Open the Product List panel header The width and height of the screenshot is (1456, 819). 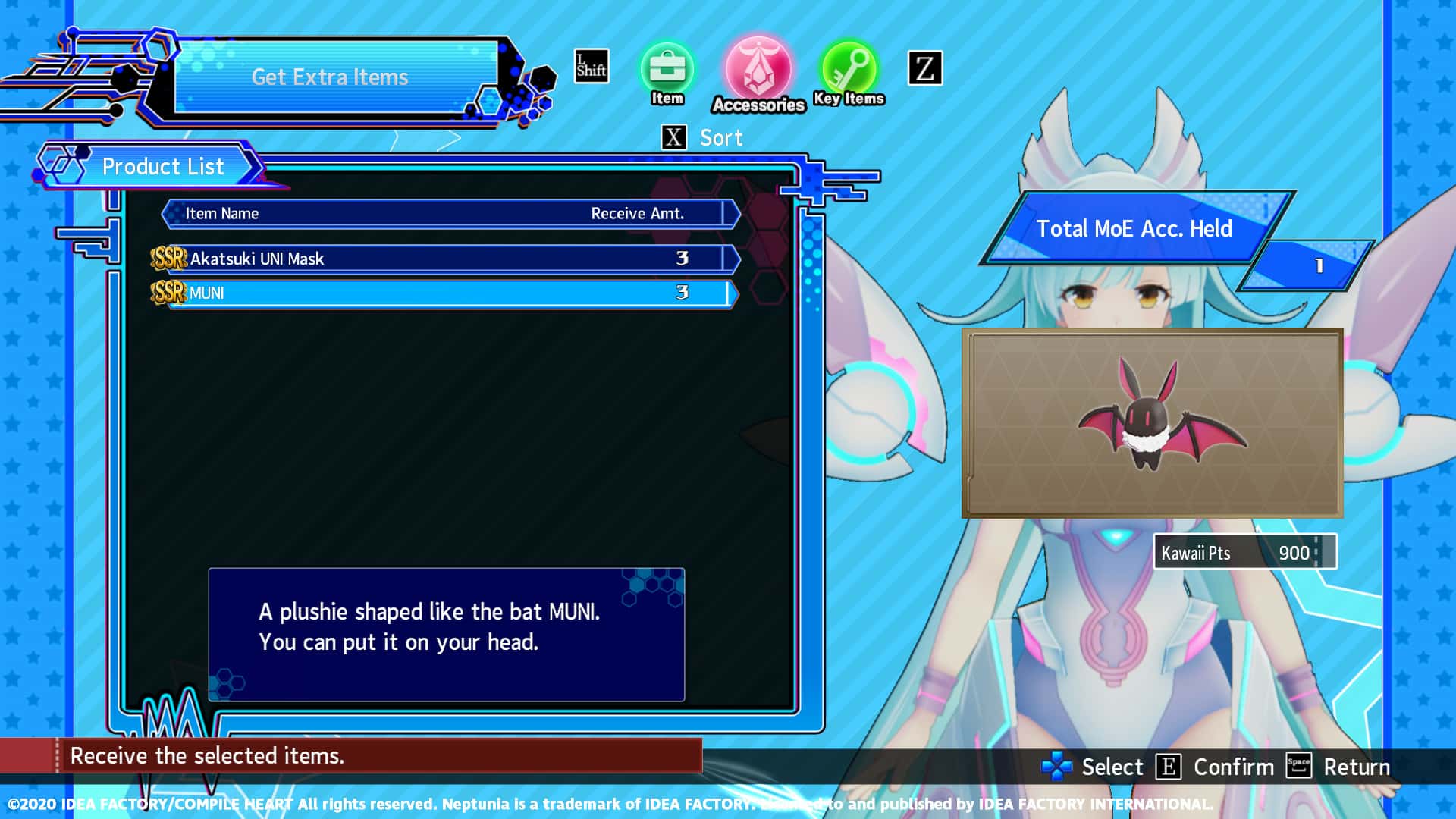164,166
